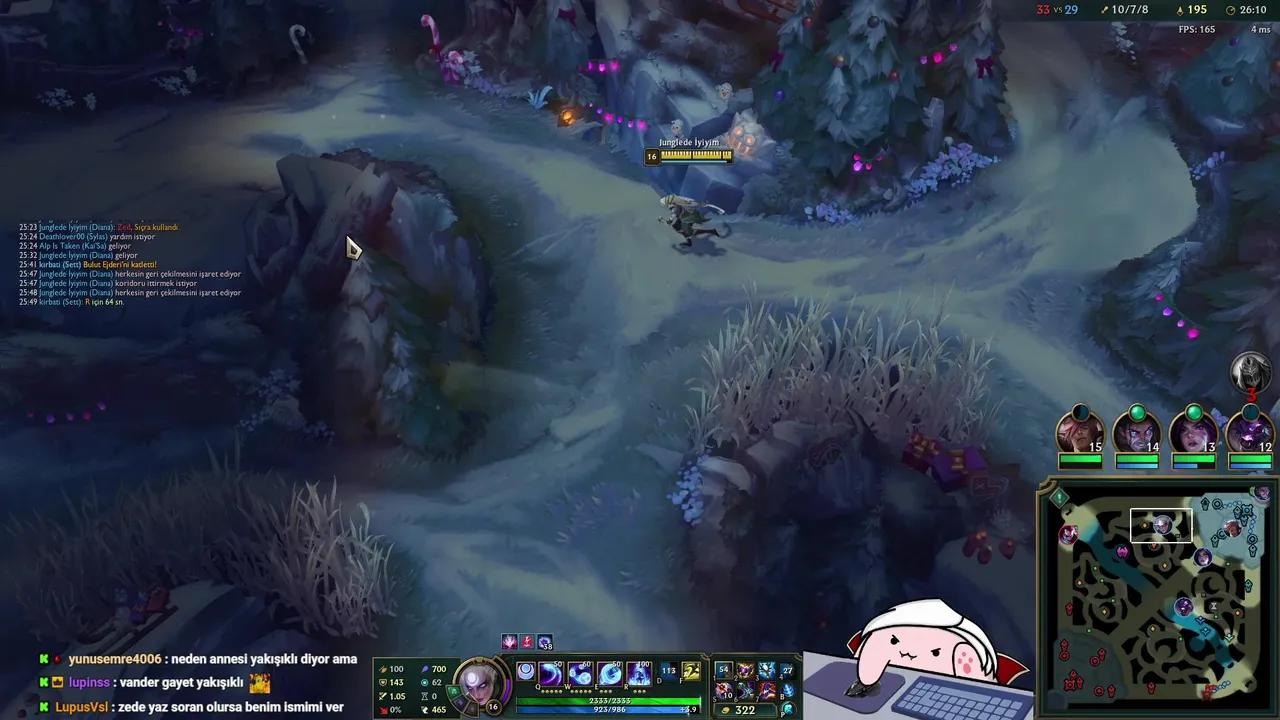Click Zed's grayed death timer portrait above the minimap
Image resolution: width=1280 pixels, height=720 pixels.
[1252, 370]
